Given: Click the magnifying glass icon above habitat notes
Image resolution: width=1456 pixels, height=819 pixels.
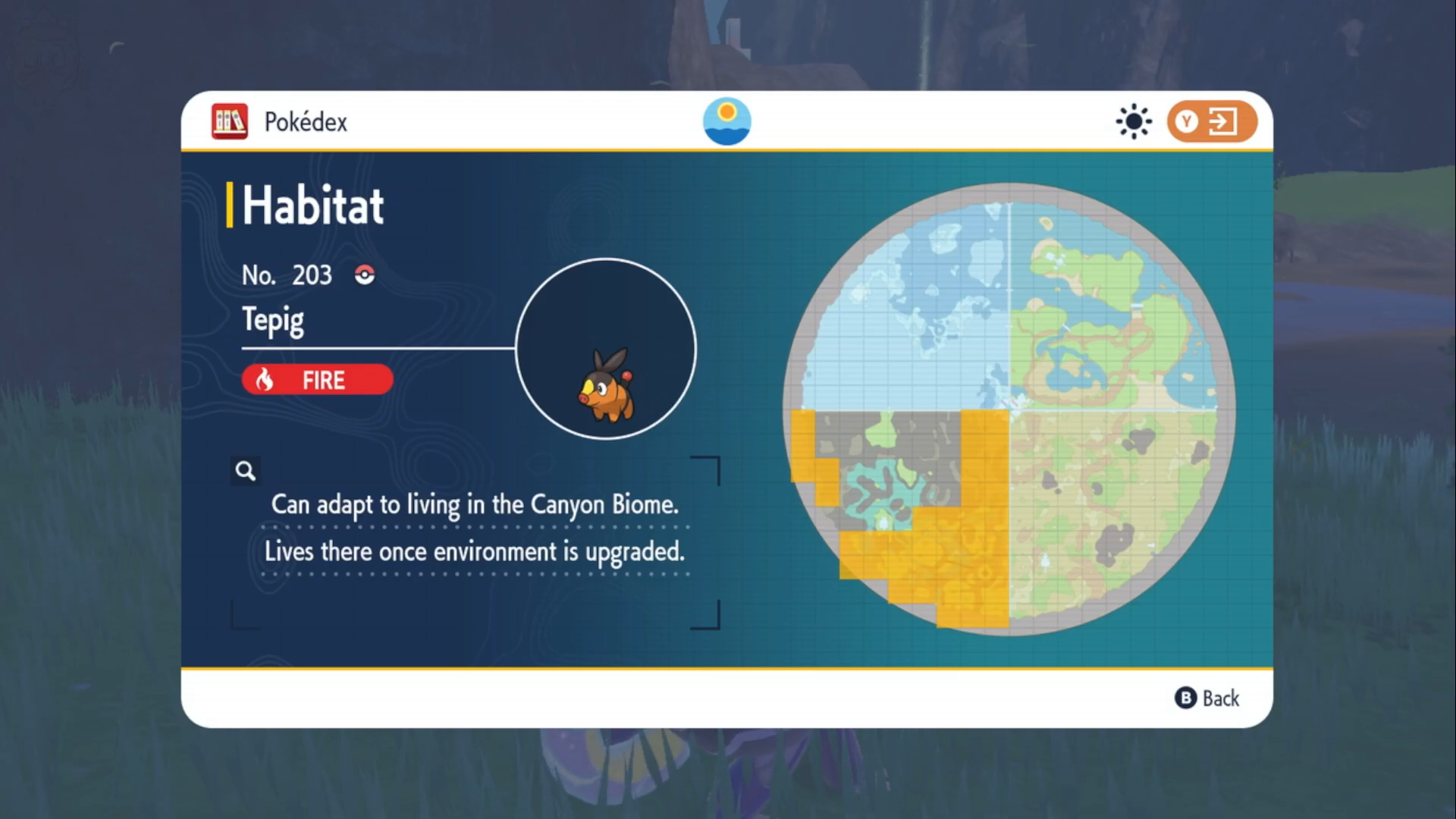Looking at the screenshot, I should point(245,471).
